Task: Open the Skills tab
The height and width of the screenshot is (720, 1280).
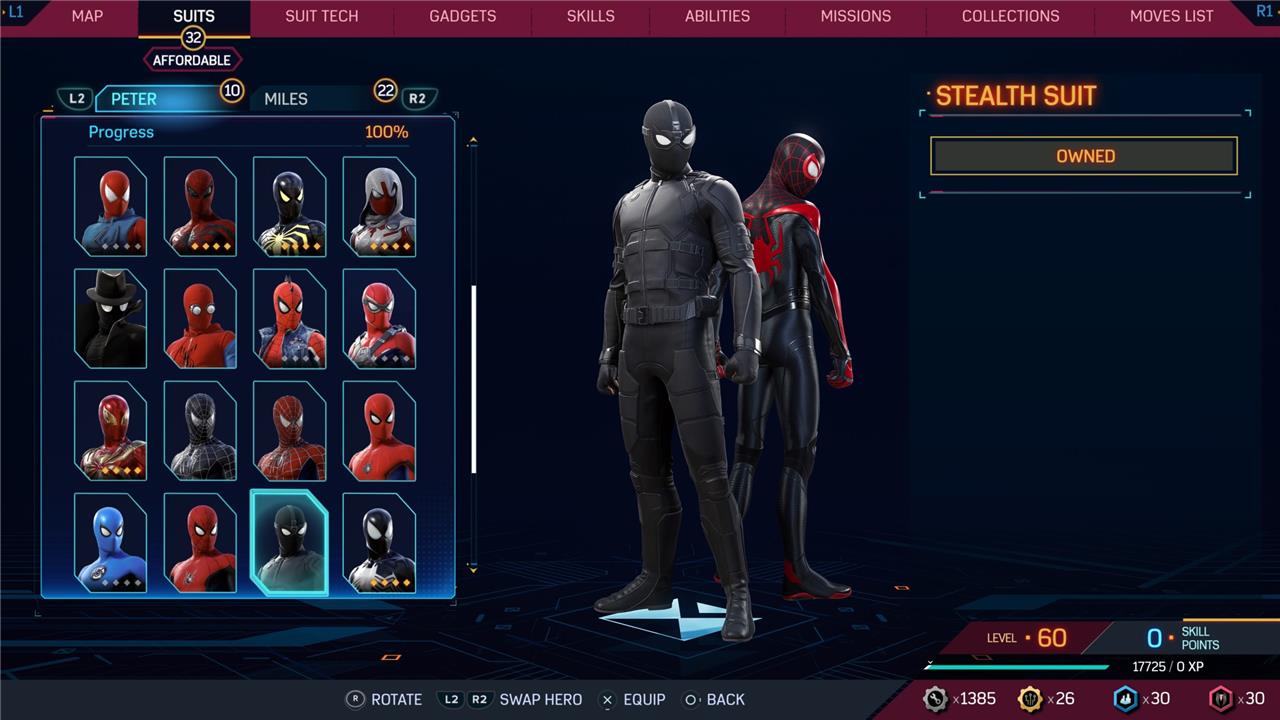Action: (590, 16)
